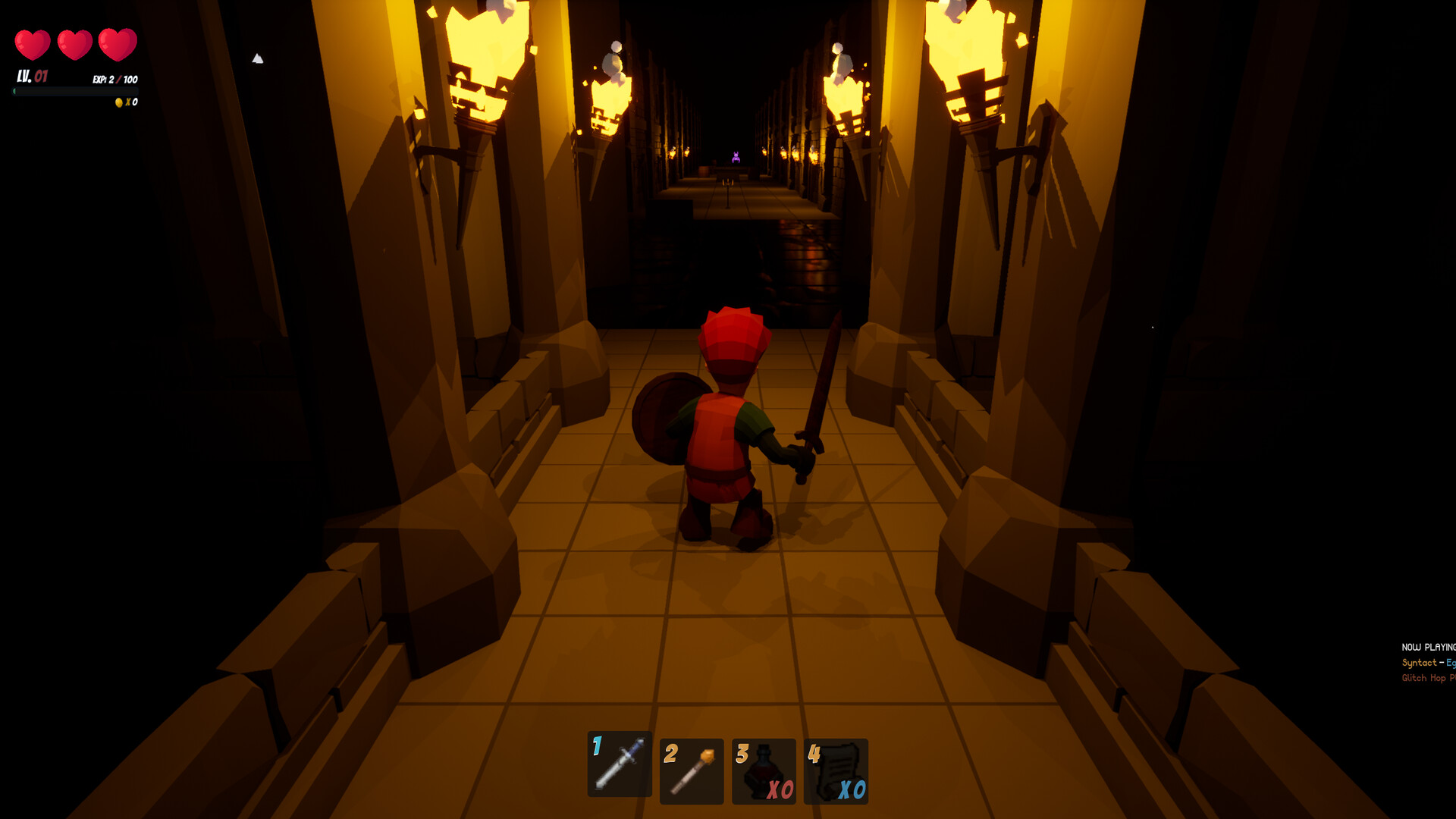Click the white triangle marker near the top

pyautogui.click(x=258, y=58)
